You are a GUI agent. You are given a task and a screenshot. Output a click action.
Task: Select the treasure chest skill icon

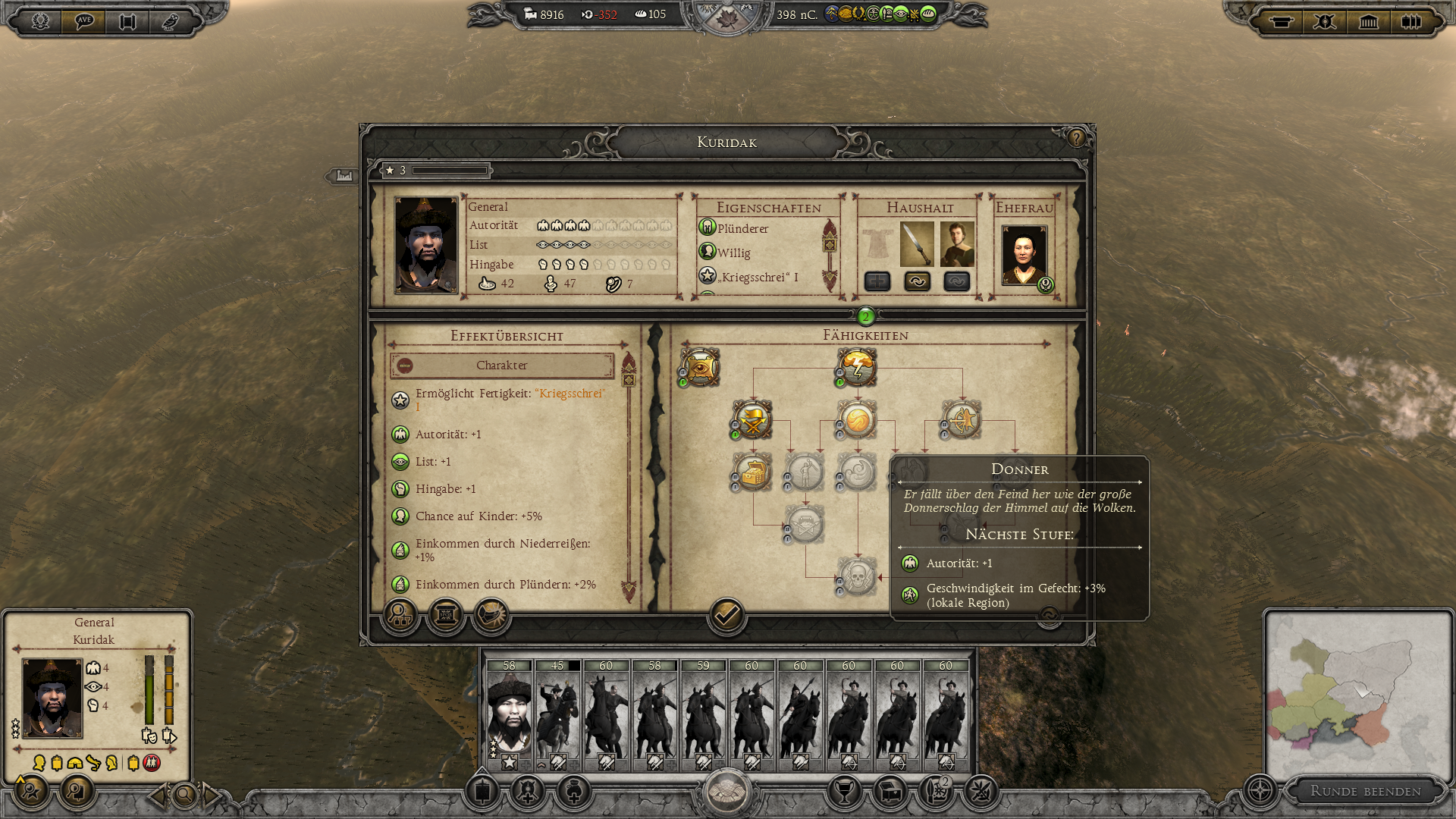click(753, 472)
